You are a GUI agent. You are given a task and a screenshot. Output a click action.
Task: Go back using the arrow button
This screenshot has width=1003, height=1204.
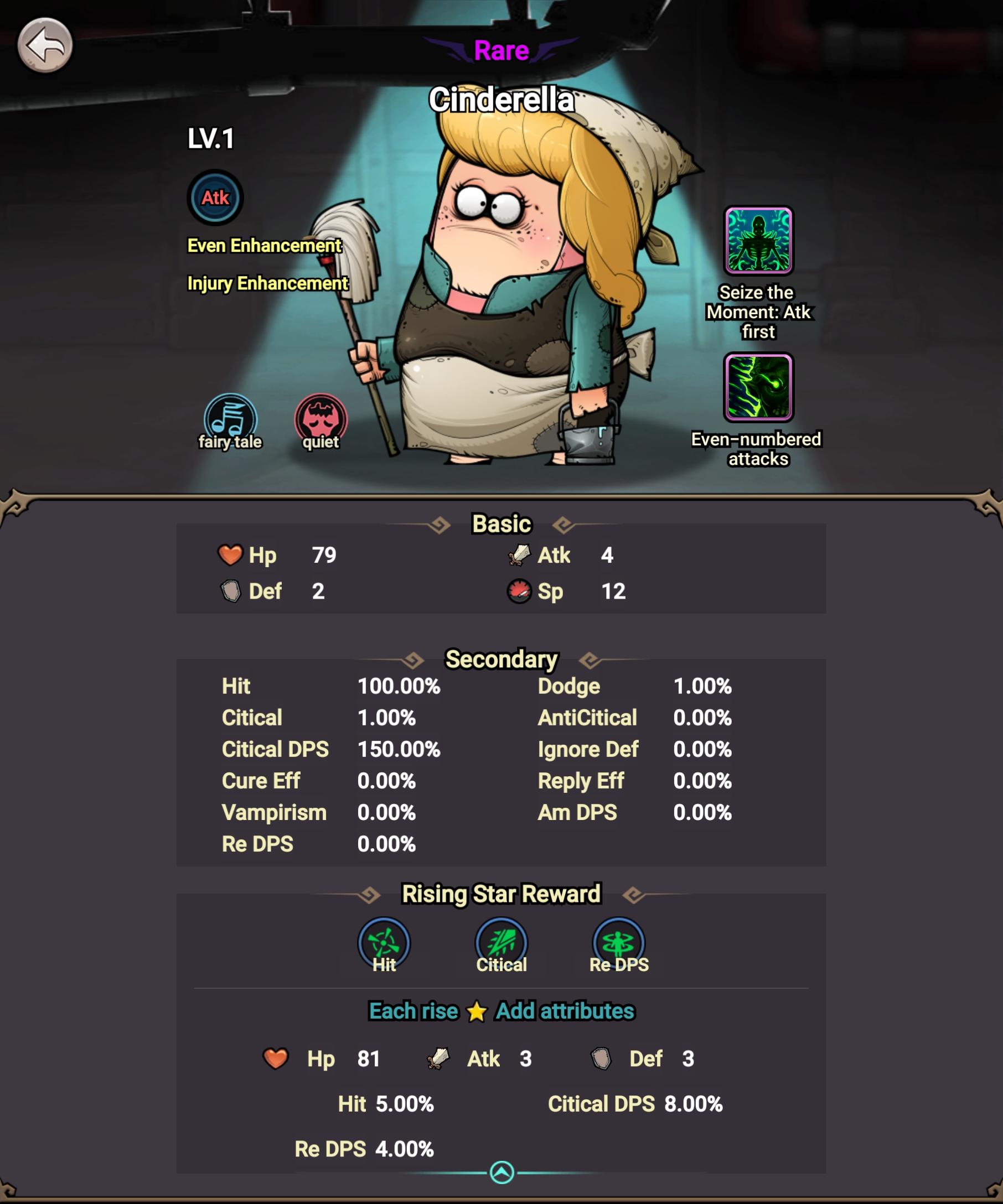click(x=45, y=45)
